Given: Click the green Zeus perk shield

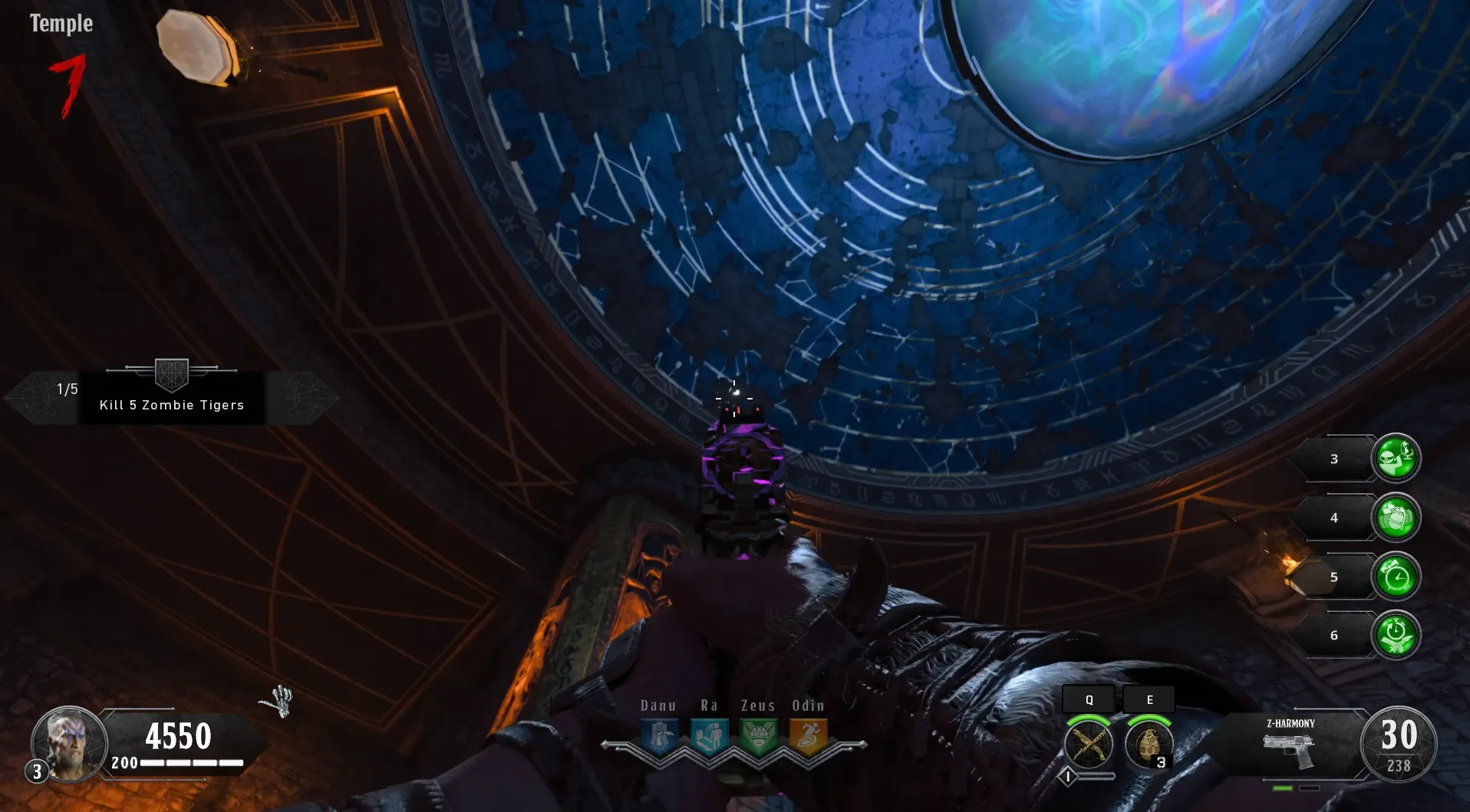Looking at the screenshot, I should click(758, 737).
